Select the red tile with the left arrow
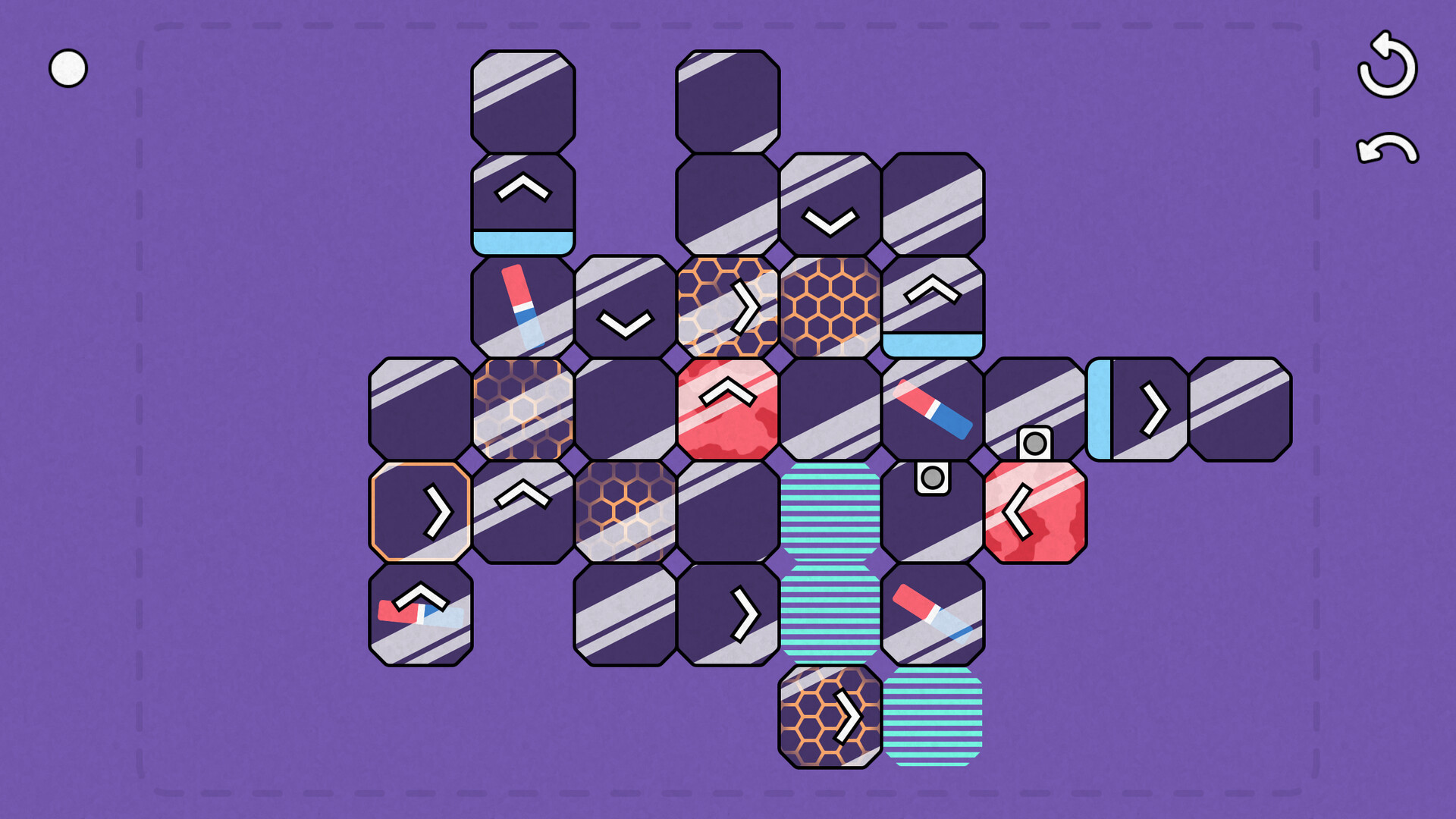Screen dimensions: 1456x819 click(1035, 512)
